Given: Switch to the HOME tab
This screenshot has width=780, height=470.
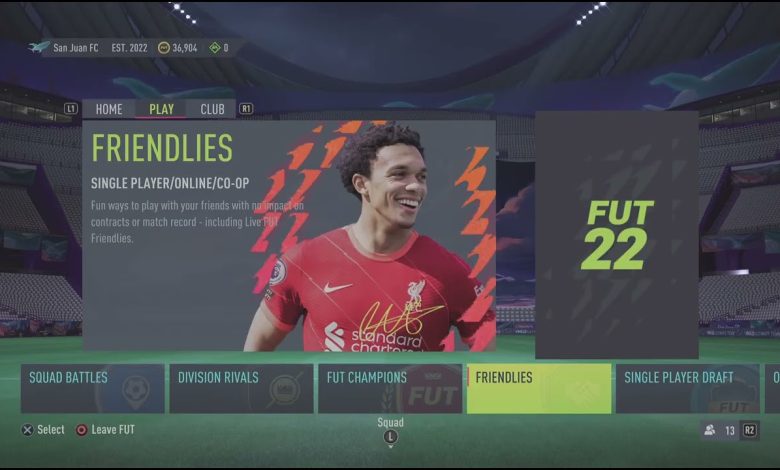Looking at the screenshot, I should (x=109, y=109).
